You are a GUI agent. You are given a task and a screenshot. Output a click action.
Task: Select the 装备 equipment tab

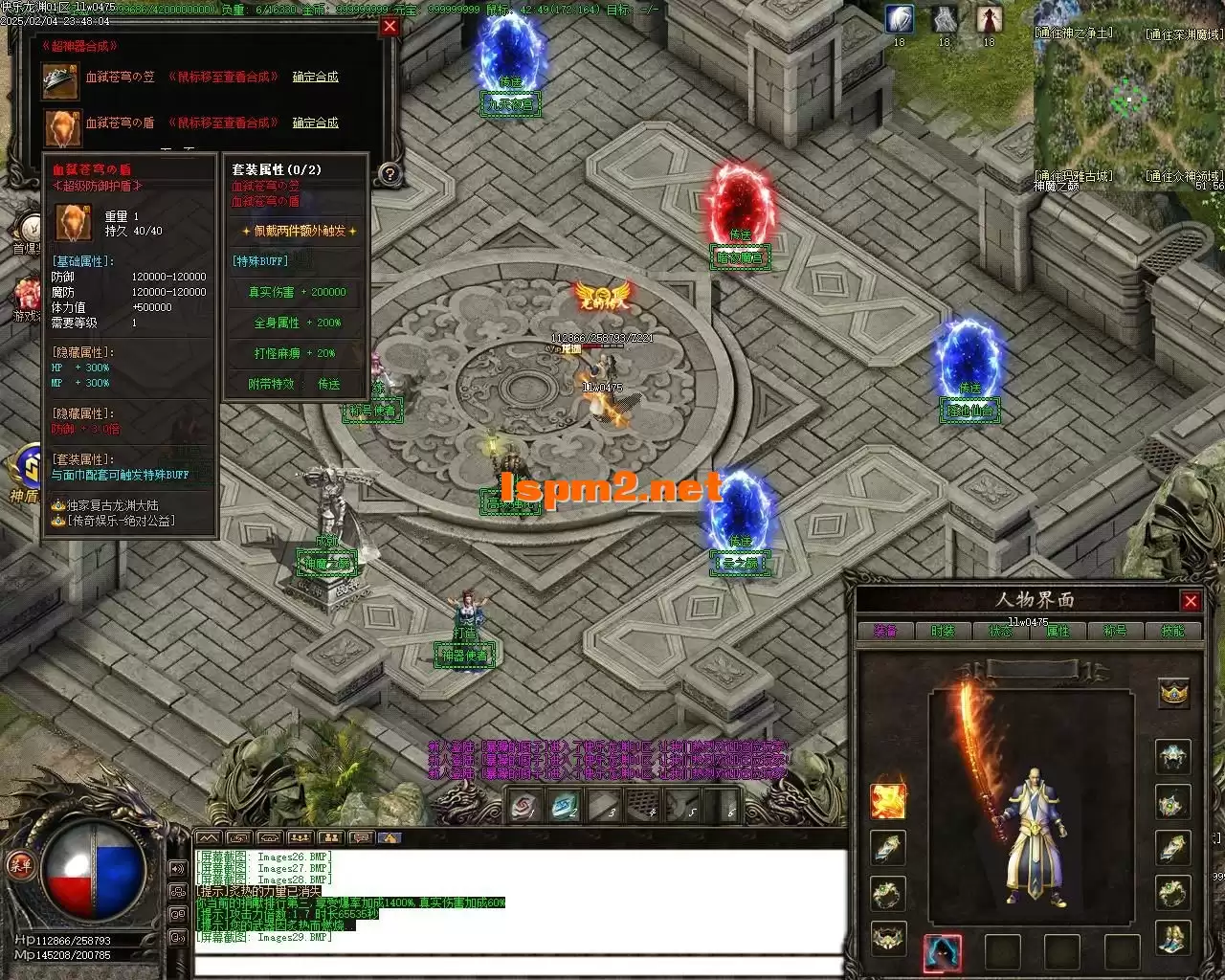pos(885,632)
